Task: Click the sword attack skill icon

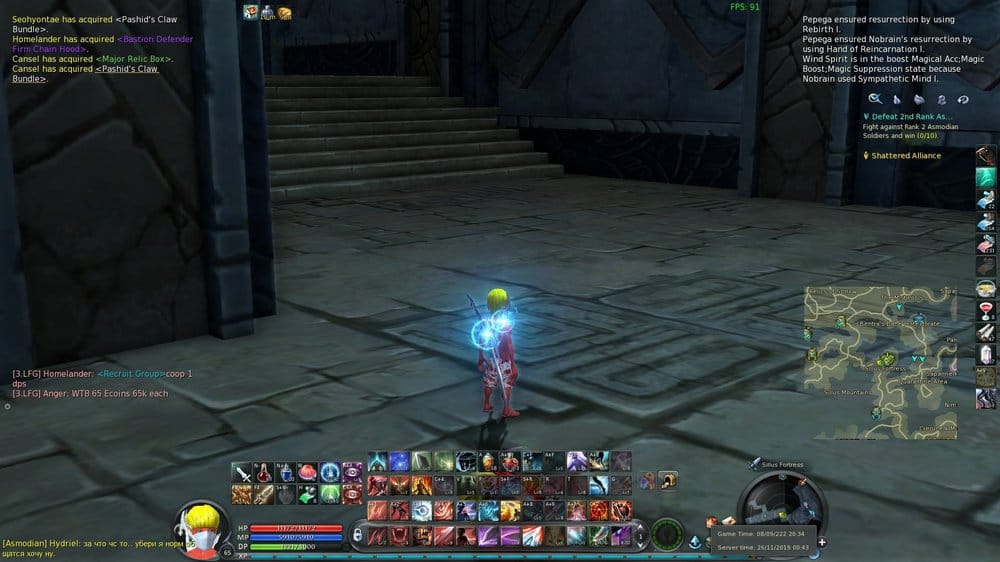Action: point(241,472)
